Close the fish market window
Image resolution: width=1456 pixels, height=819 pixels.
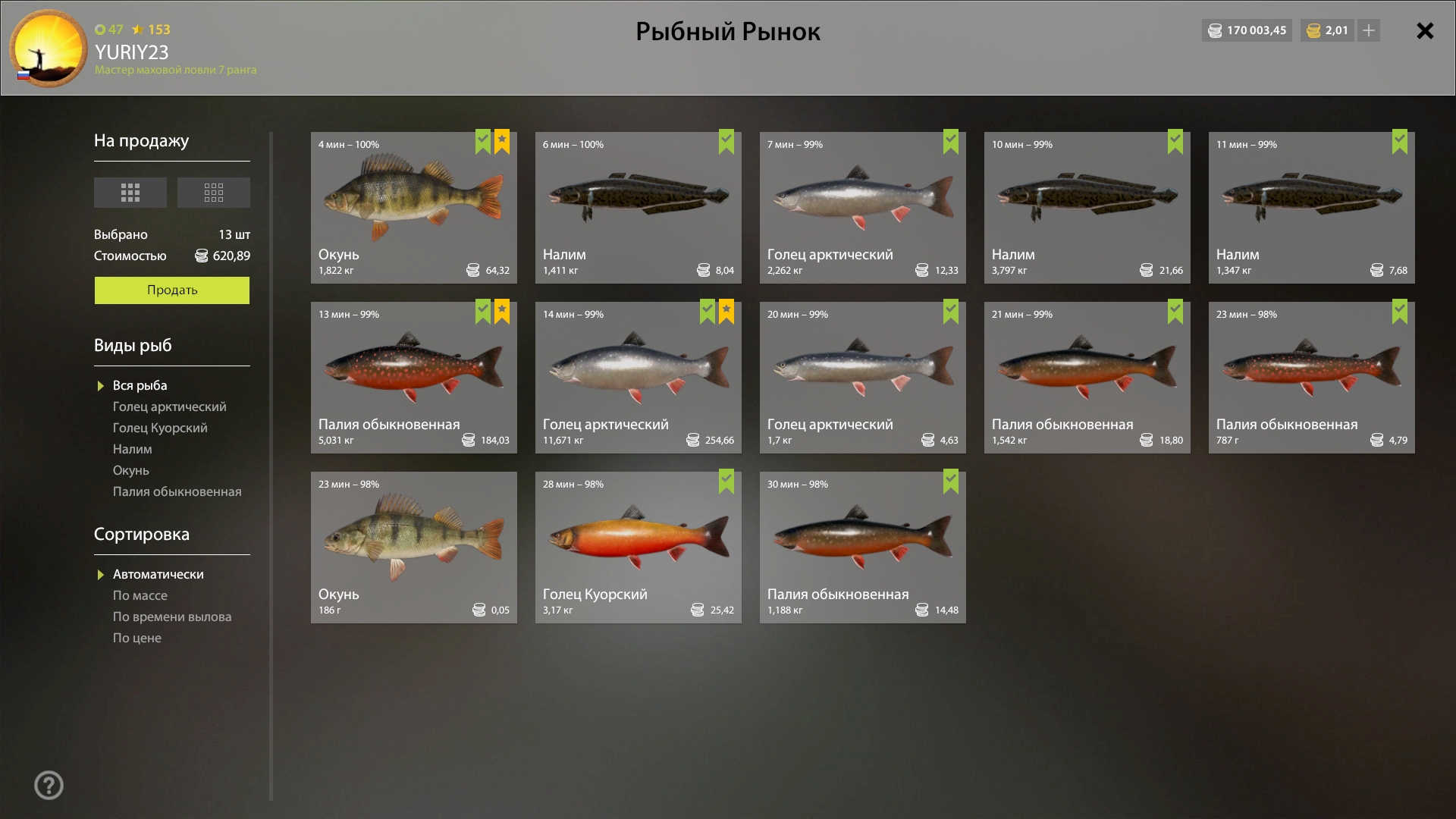click(1425, 31)
